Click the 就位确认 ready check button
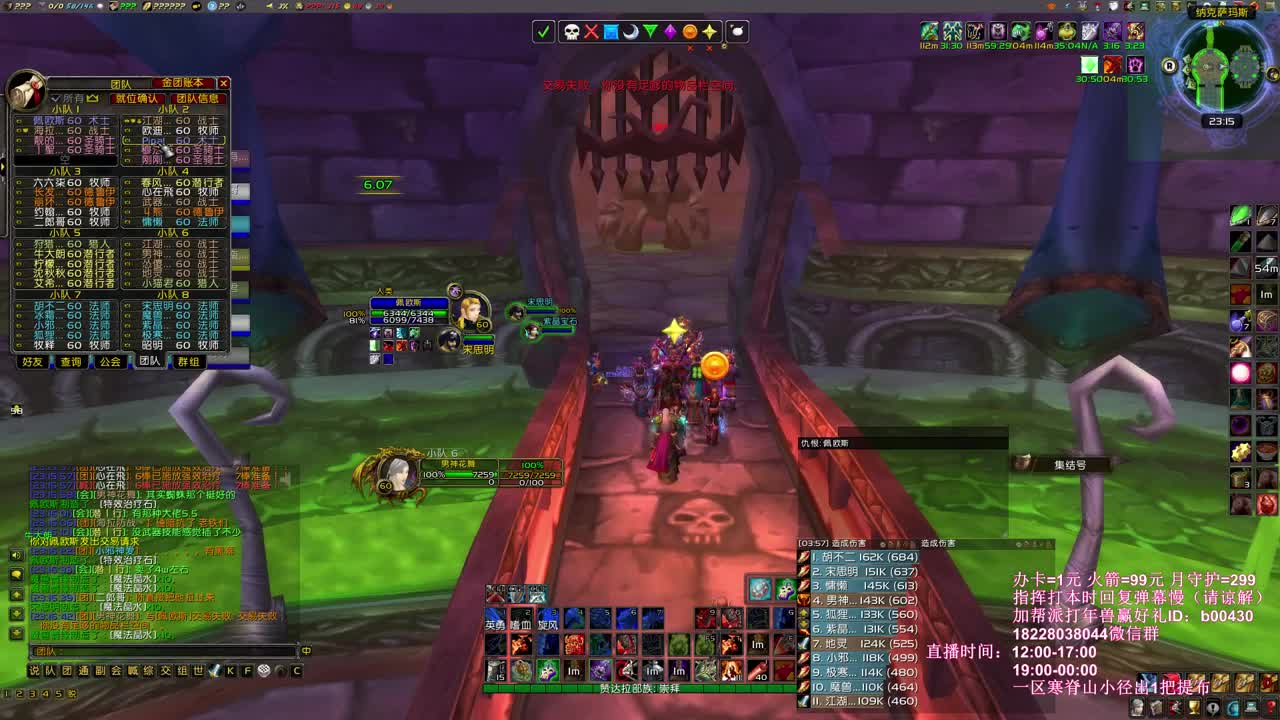The width and height of the screenshot is (1280, 720). point(138,99)
